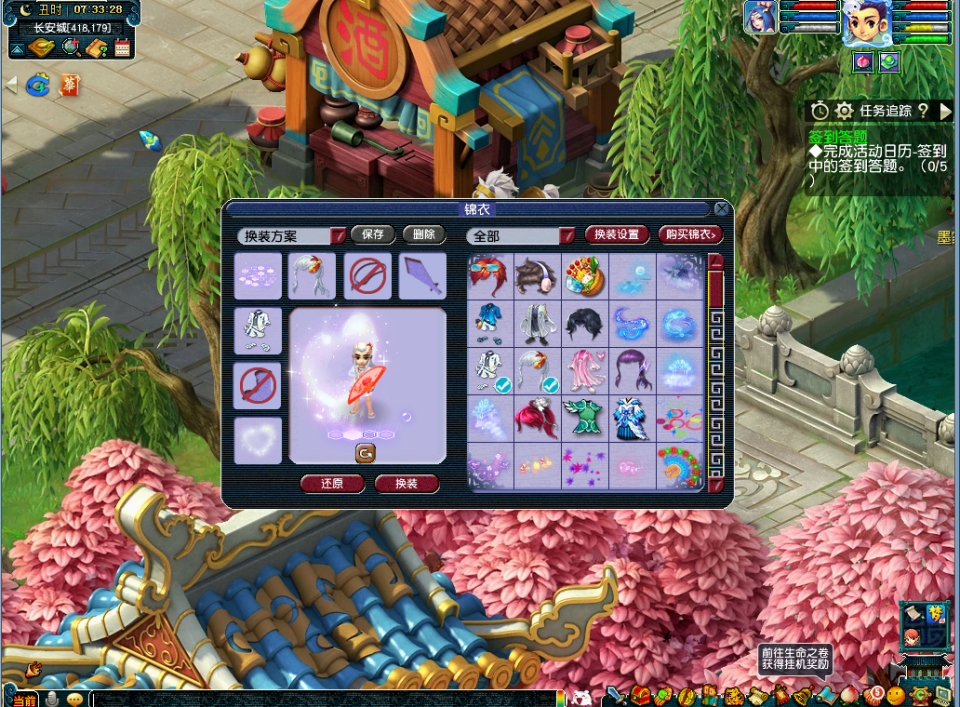Open the treasure chest icon in bottom toolbar
Image resolution: width=960 pixels, height=707 pixels.
(638, 695)
